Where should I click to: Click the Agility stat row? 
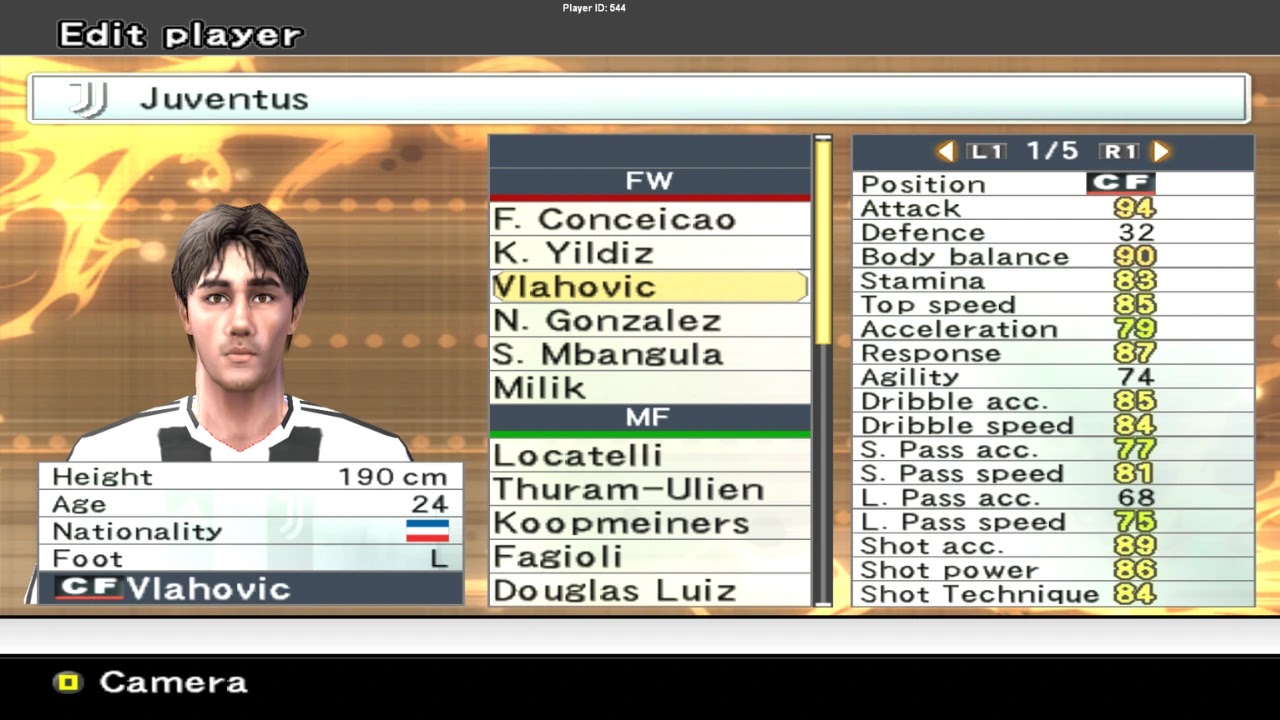tap(1052, 377)
